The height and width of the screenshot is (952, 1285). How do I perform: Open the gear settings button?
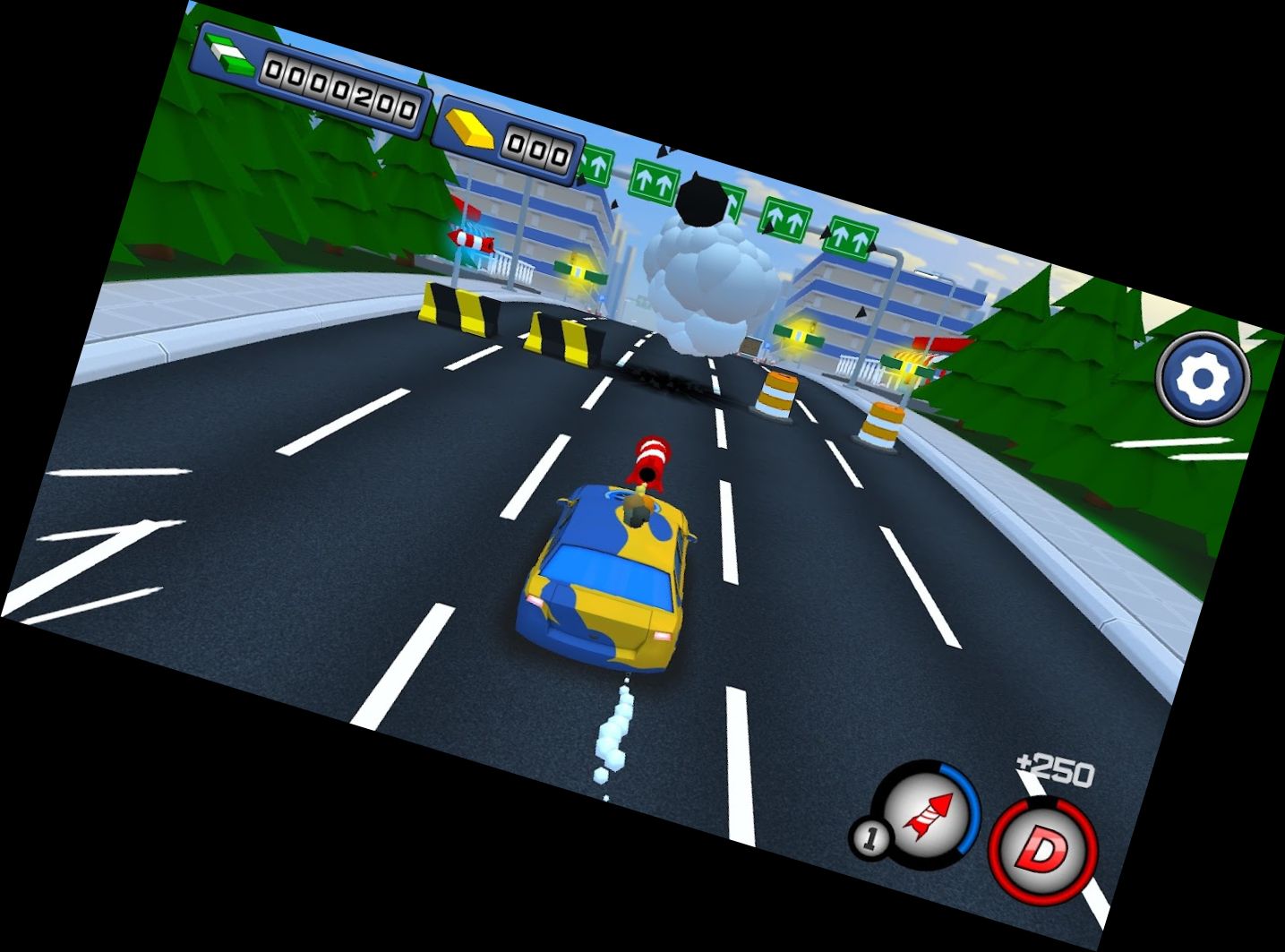pos(1202,379)
